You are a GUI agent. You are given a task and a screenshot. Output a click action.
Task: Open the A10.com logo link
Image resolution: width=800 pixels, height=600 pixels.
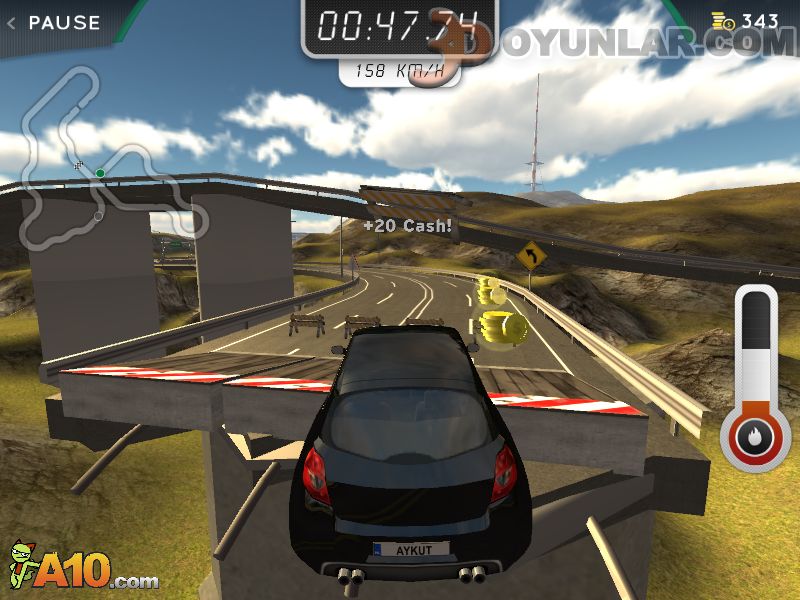point(84,568)
